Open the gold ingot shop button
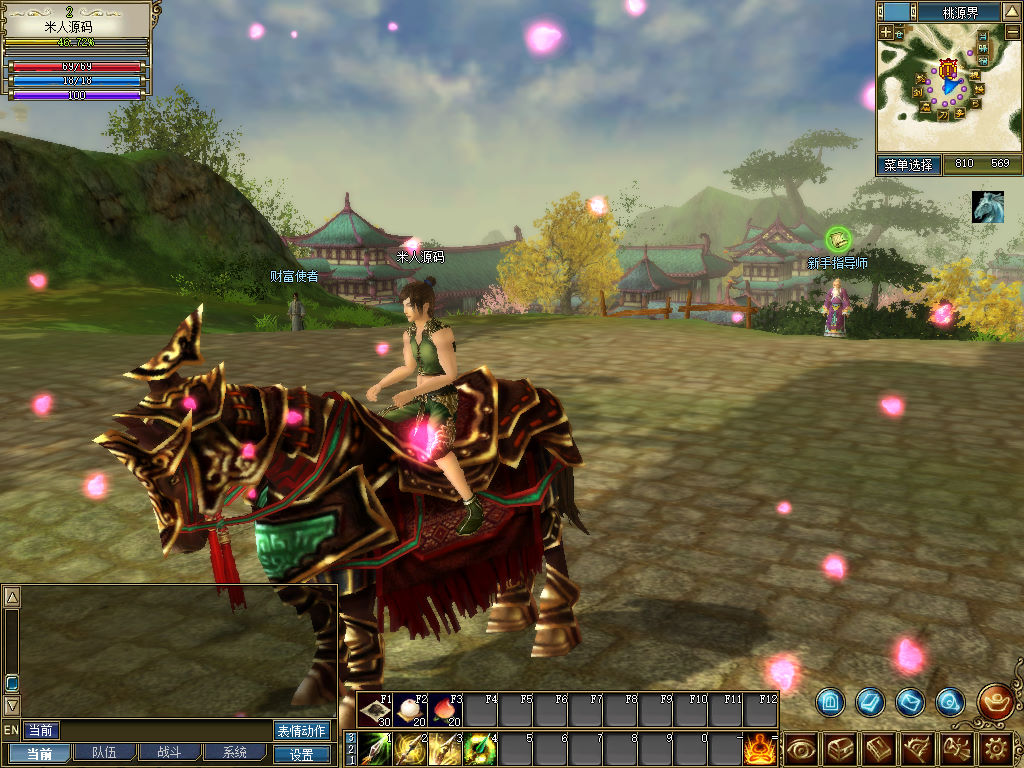The height and width of the screenshot is (768, 1024). point(995,701)
